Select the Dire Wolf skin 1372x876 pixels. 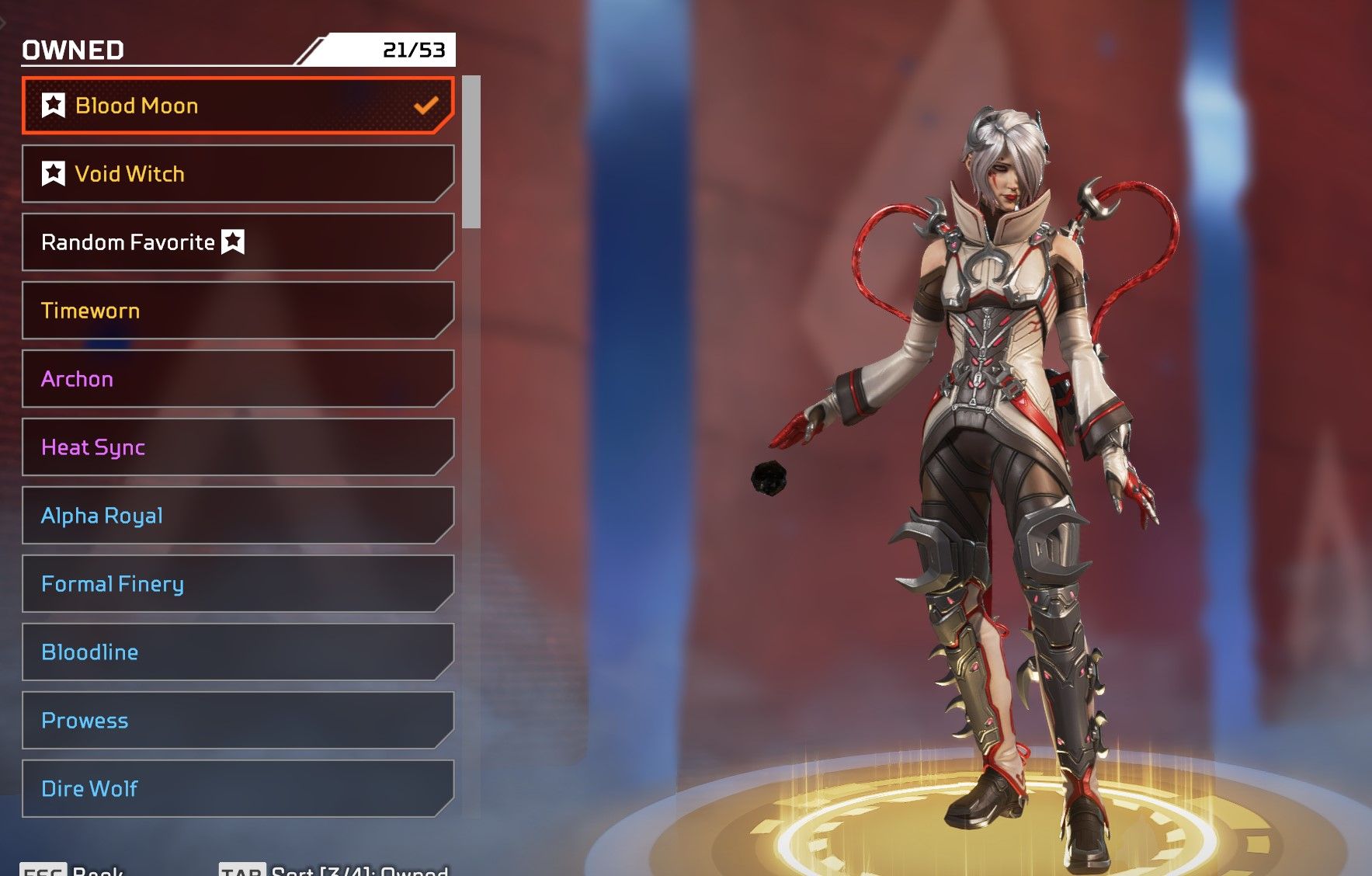pos(237,789)
